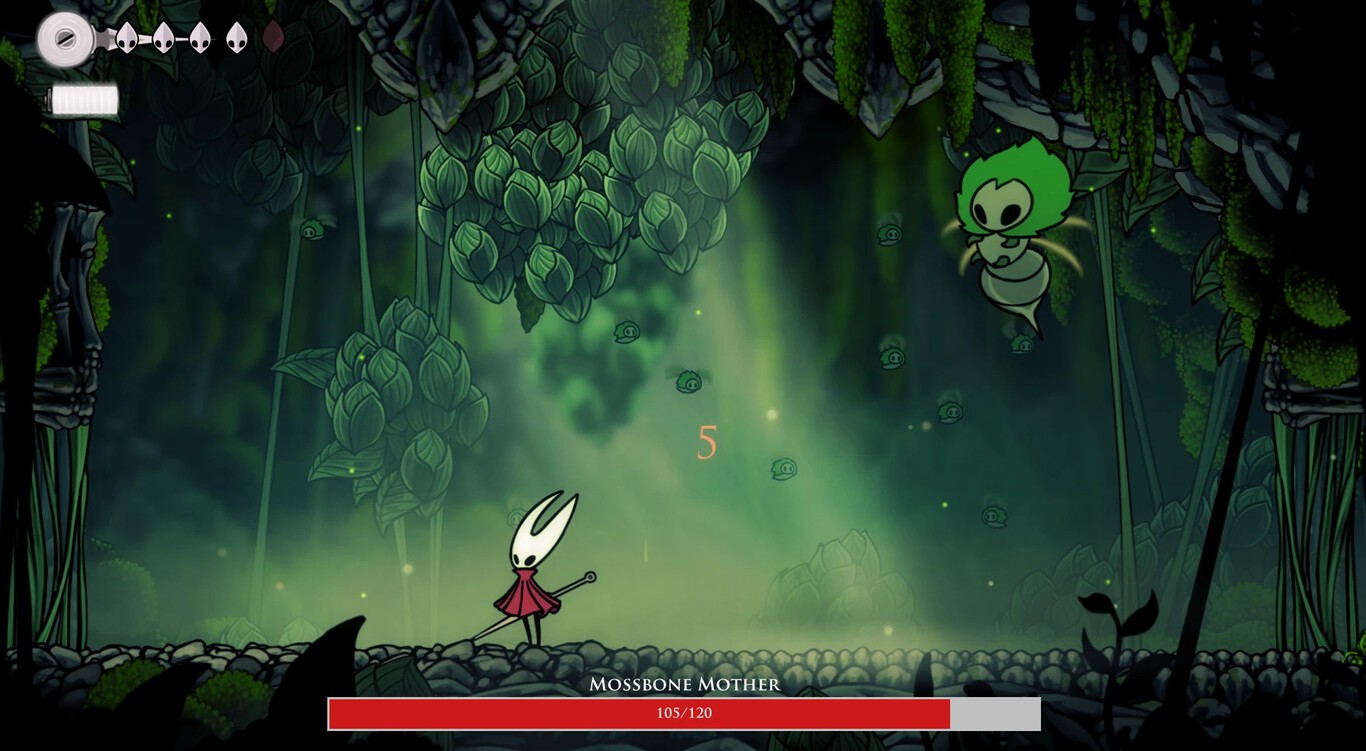Click the 105/120 health counter text
The width and height of the screenshot is (1366, 751).
point(683,714)
